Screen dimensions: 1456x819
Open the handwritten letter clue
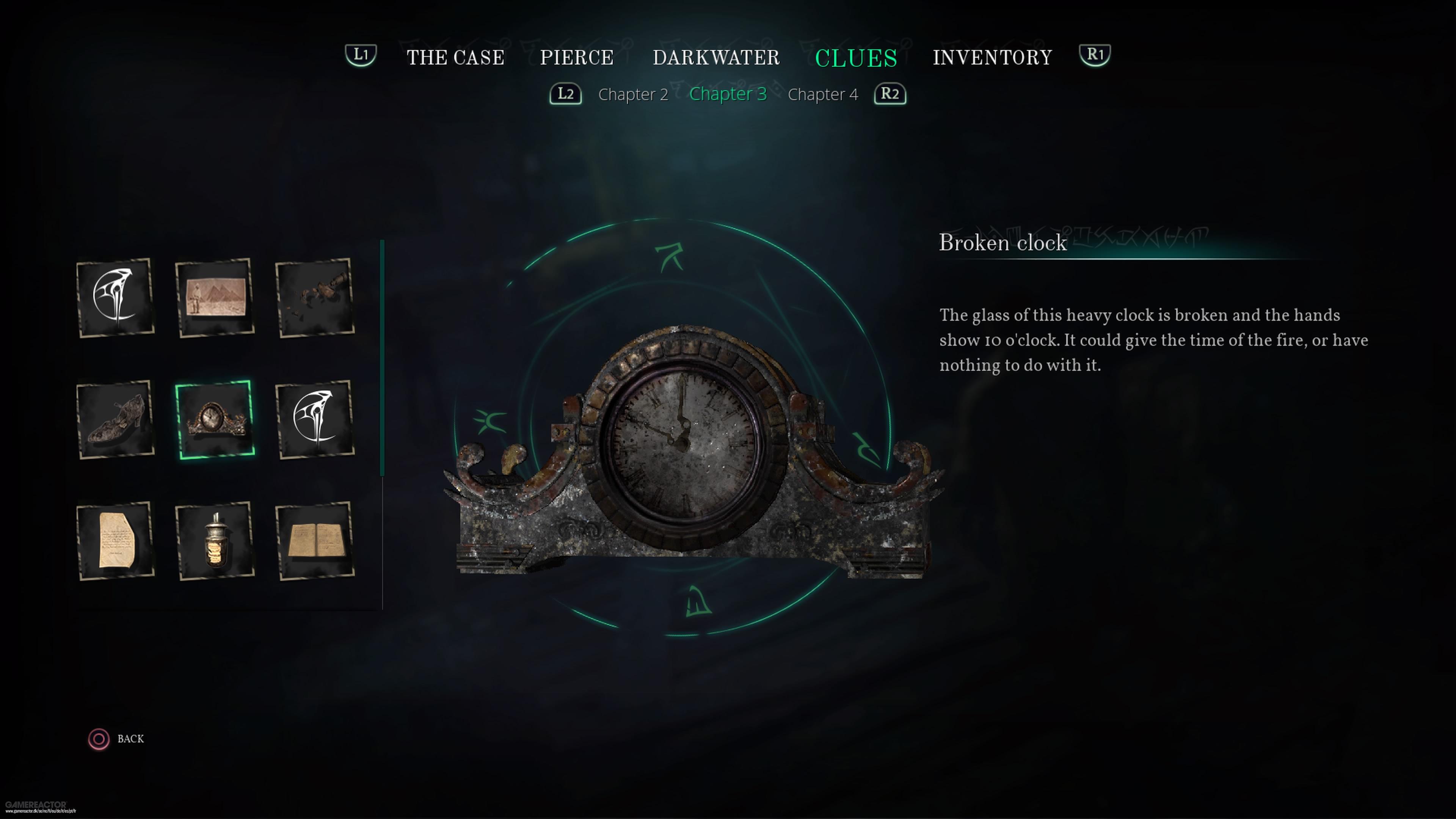tap(116, 541)
